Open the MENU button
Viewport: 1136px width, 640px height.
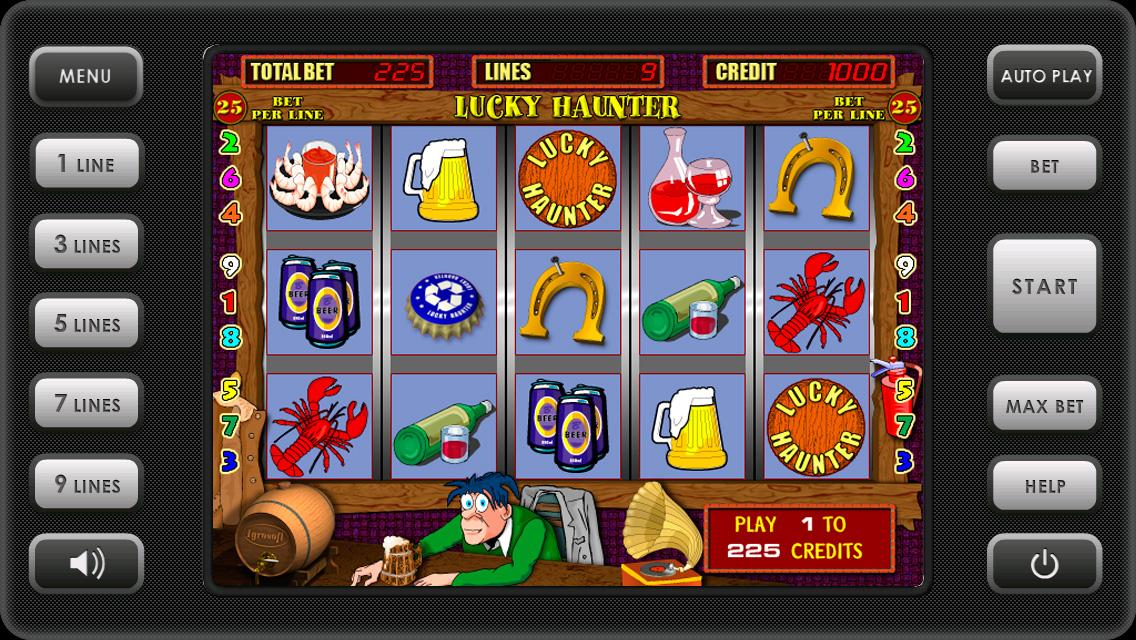click(85, 76)
